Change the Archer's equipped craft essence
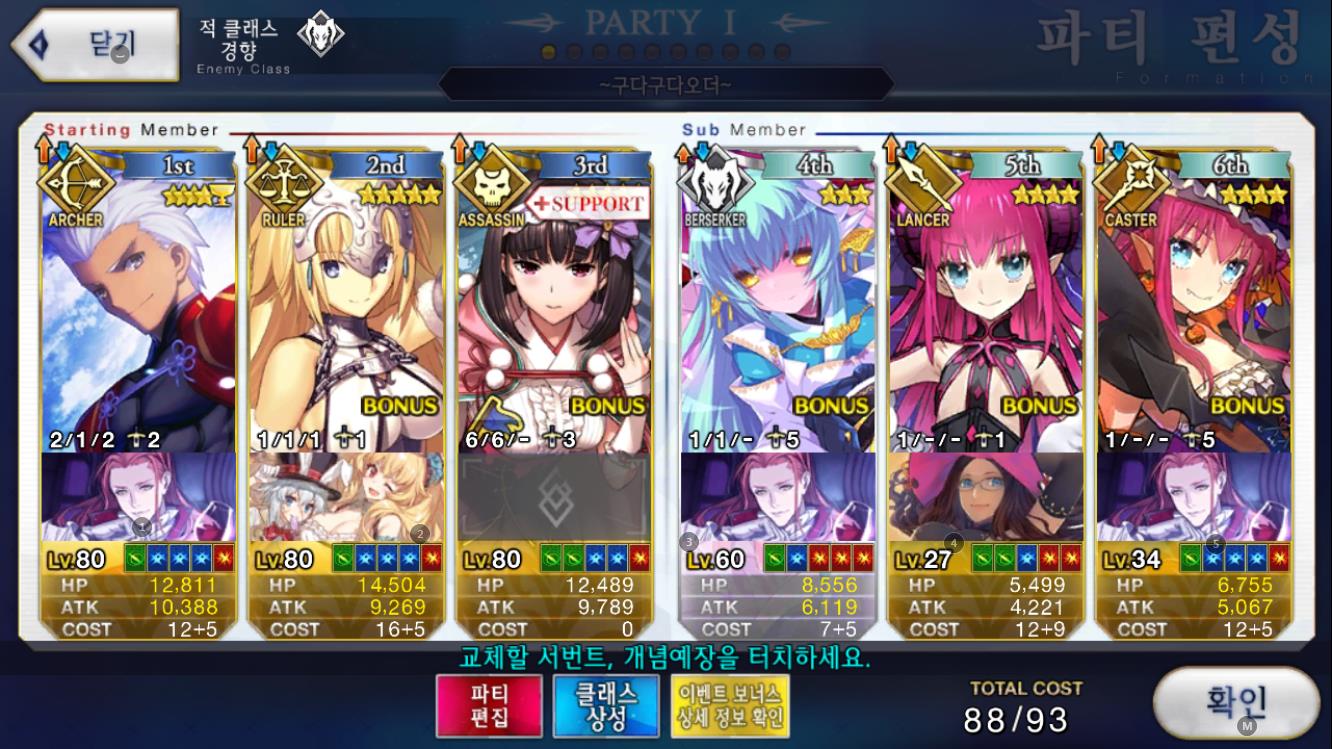1332x749 pixels. (x=139, y=496)
